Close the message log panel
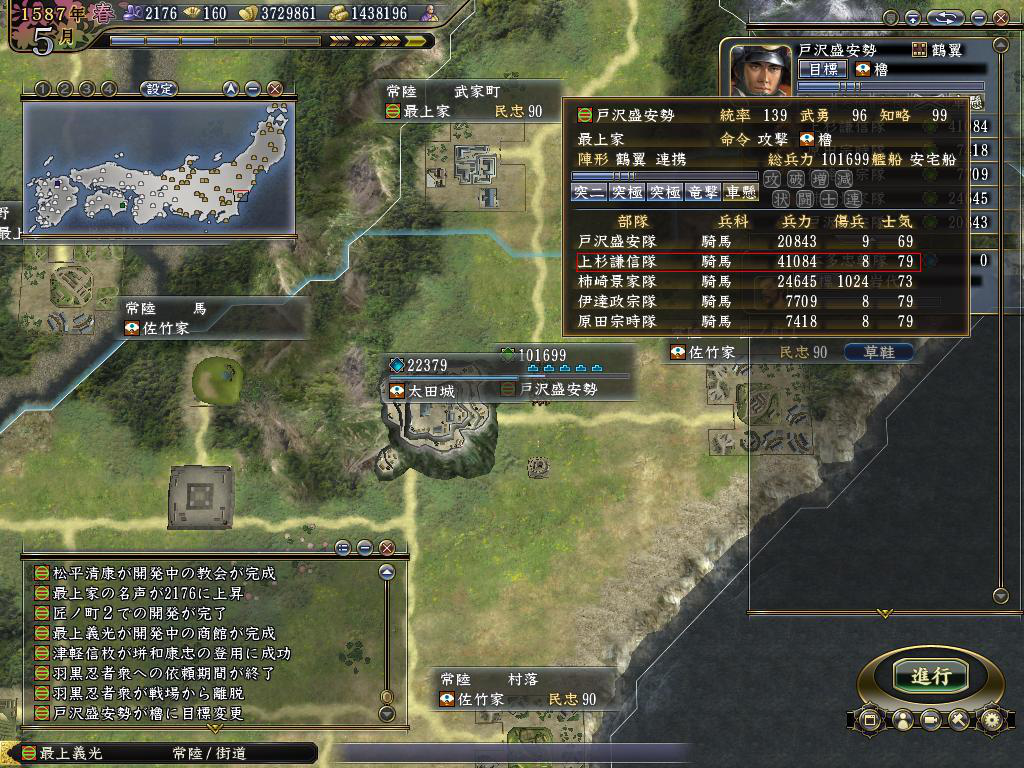This screenshot has height=768, width=1024. tap(387, 547)
